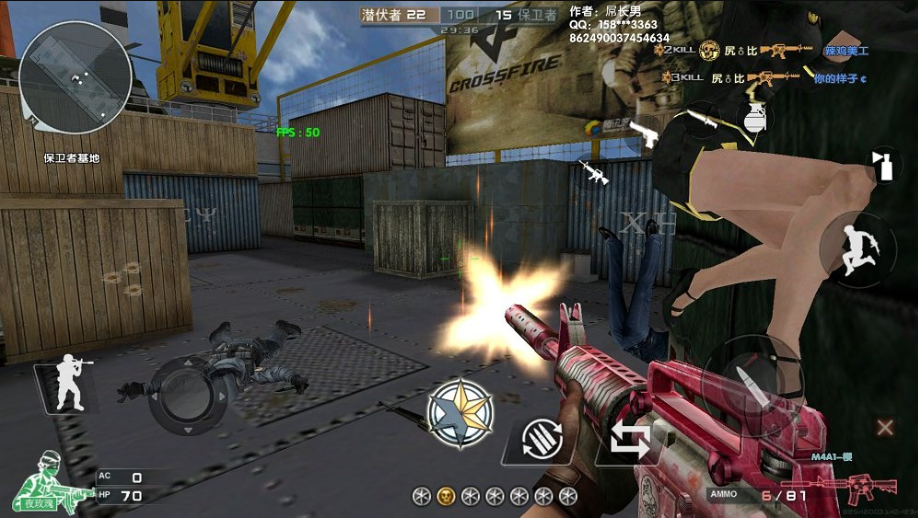
Task: Equip the knife weapon icon
Action: pos(705,121)
